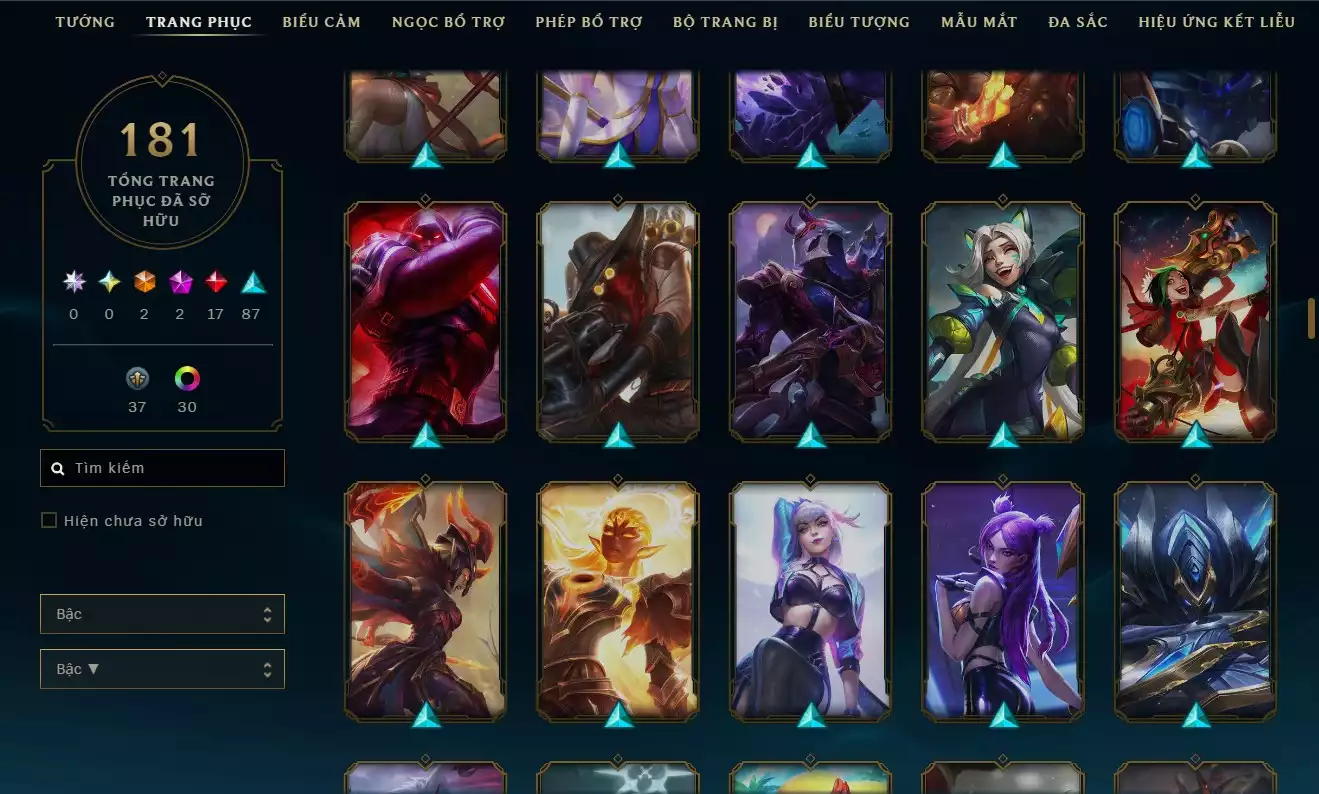Open the NGỌC BỔ TRỢ tab
The height and width of the screenshot is (794, 1319).
pos(448,21)
